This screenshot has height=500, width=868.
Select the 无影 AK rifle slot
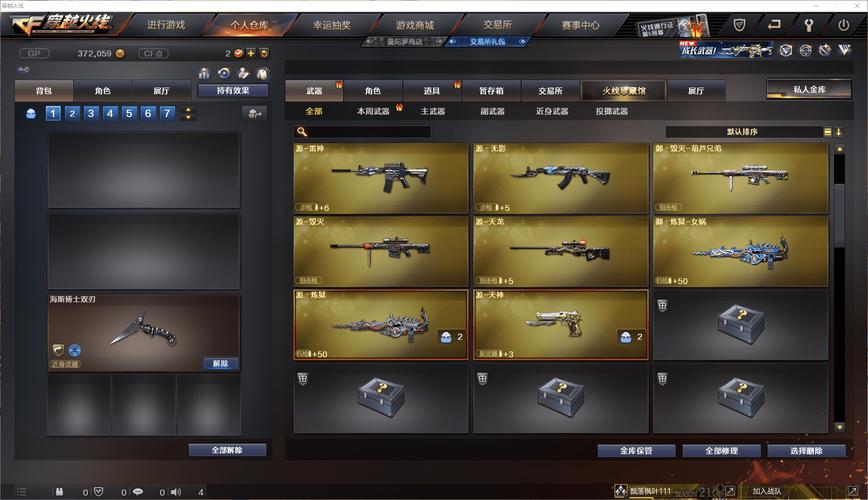coord(560,178)
